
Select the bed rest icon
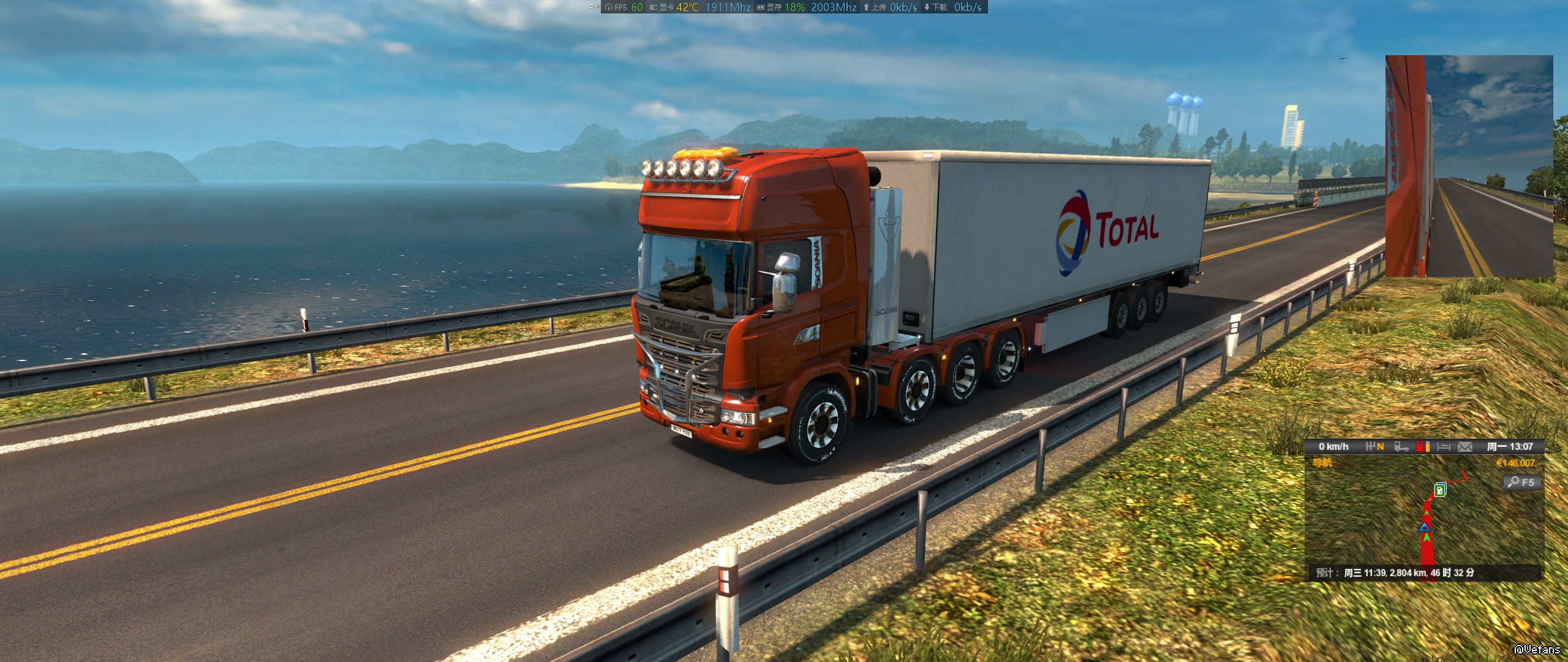1444,447
